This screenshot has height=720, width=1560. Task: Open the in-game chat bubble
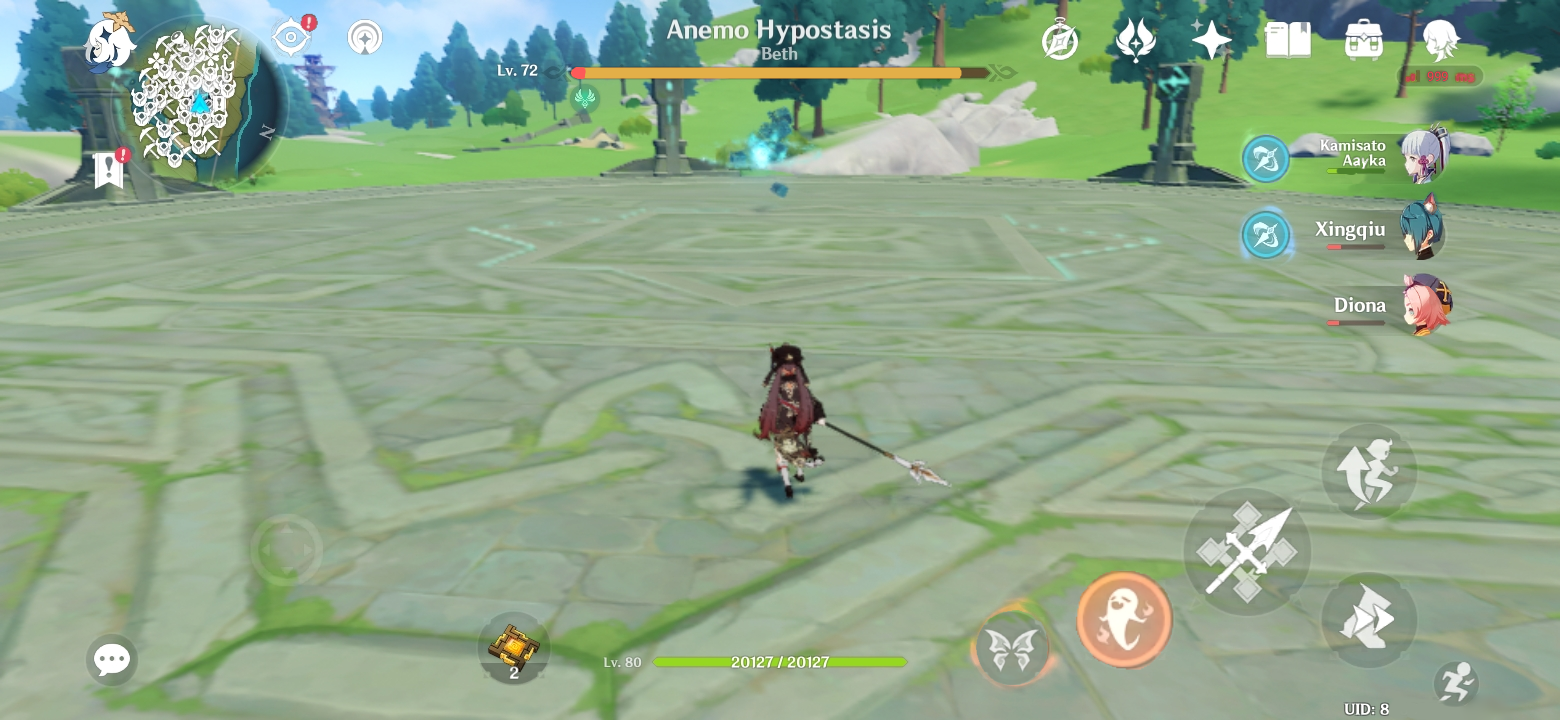pos(112,658)
